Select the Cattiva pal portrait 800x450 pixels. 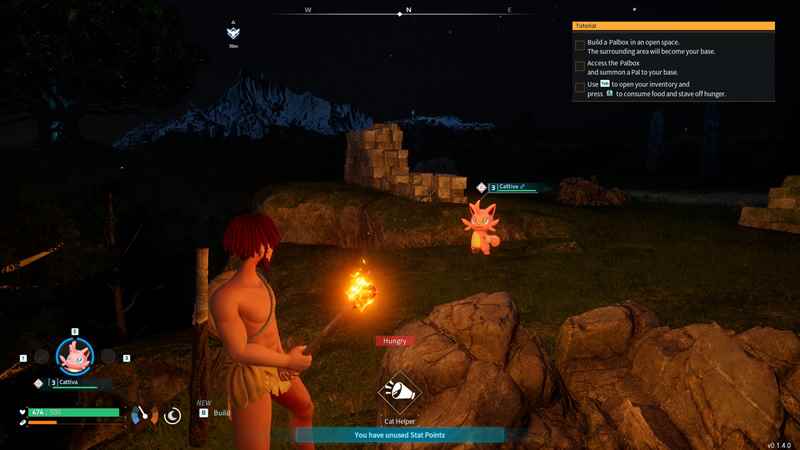[x=74, y=355]
